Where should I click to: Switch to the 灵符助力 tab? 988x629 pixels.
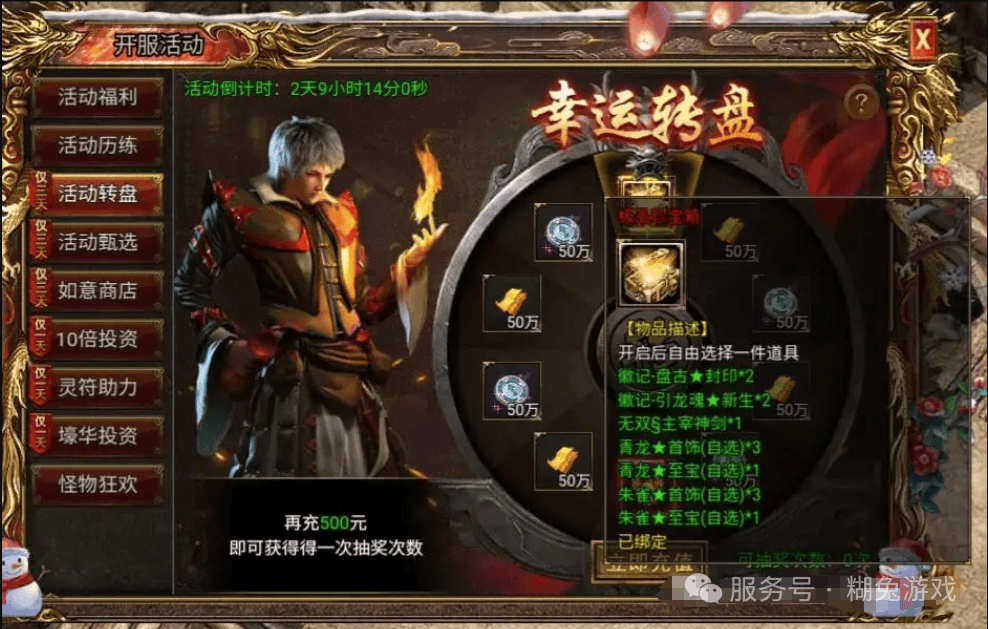97,387
